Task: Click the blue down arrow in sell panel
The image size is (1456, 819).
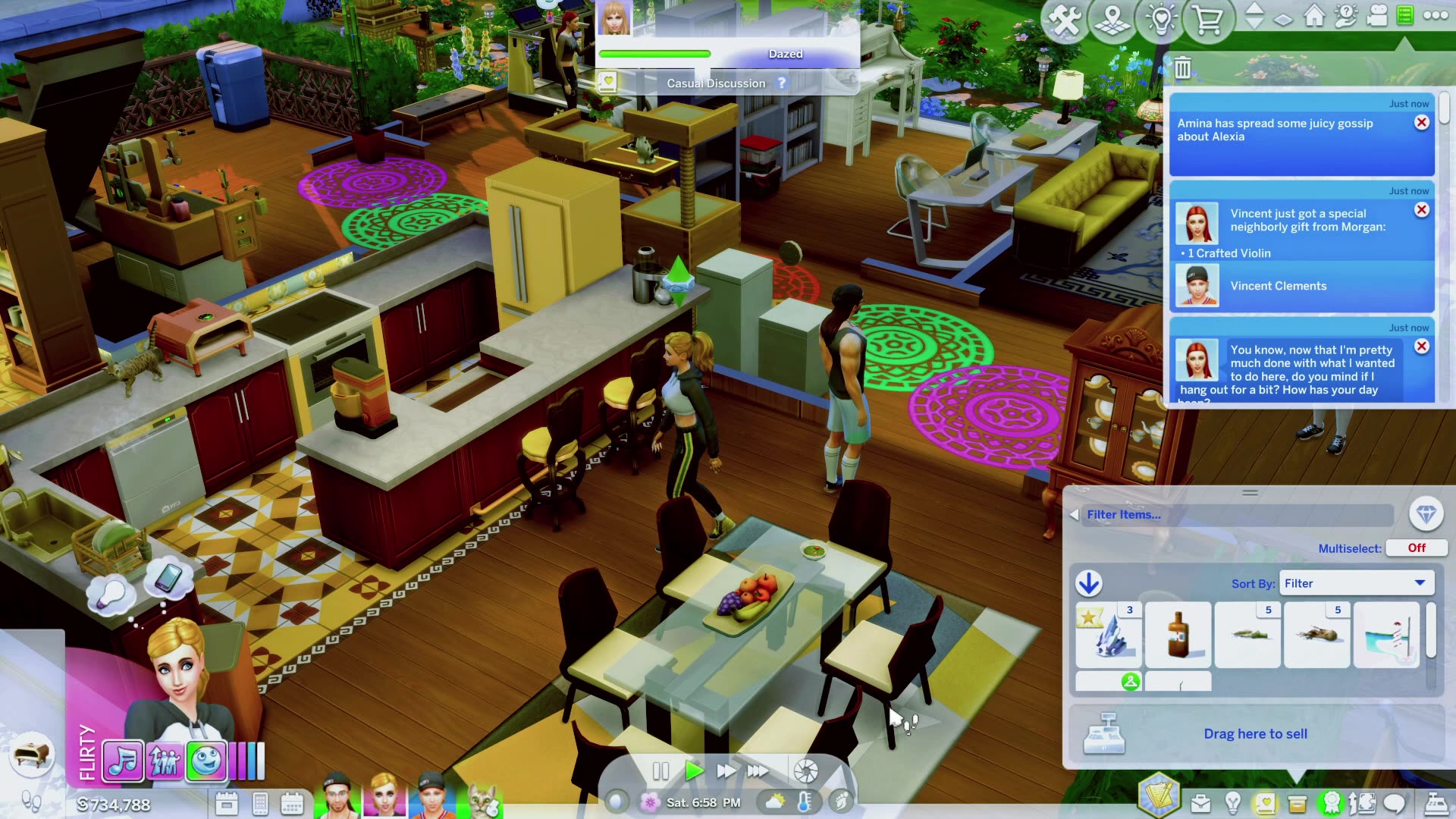Action: coord(1090,584)
